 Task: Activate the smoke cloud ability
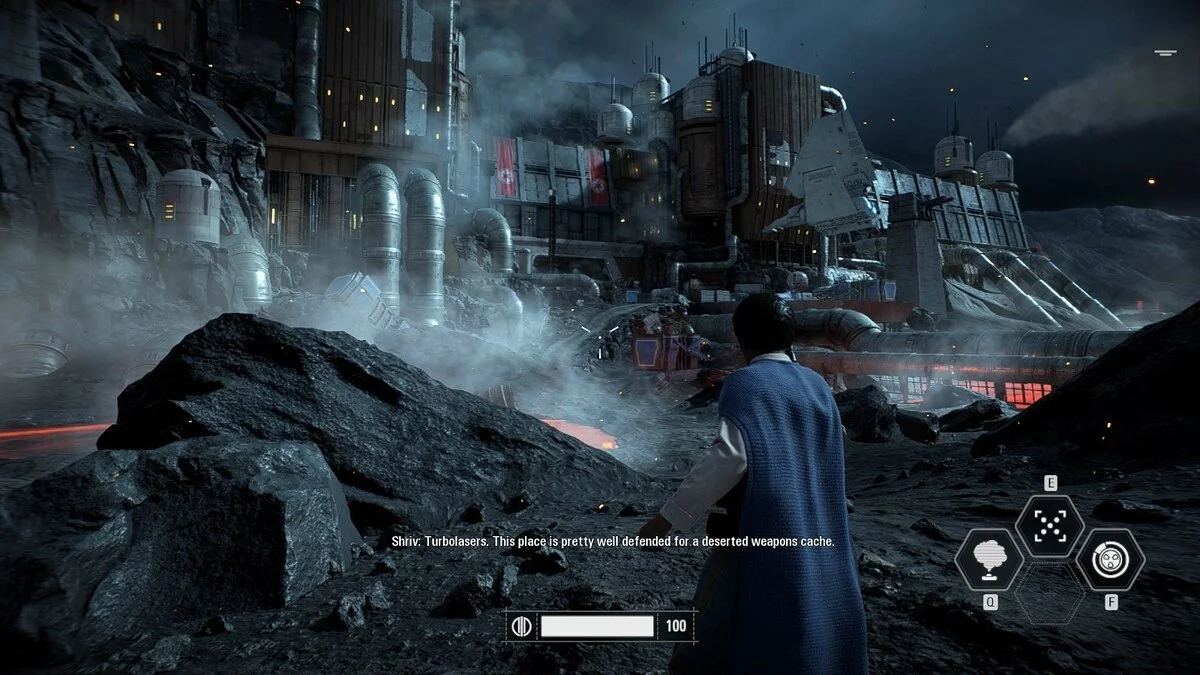point(989,560)
